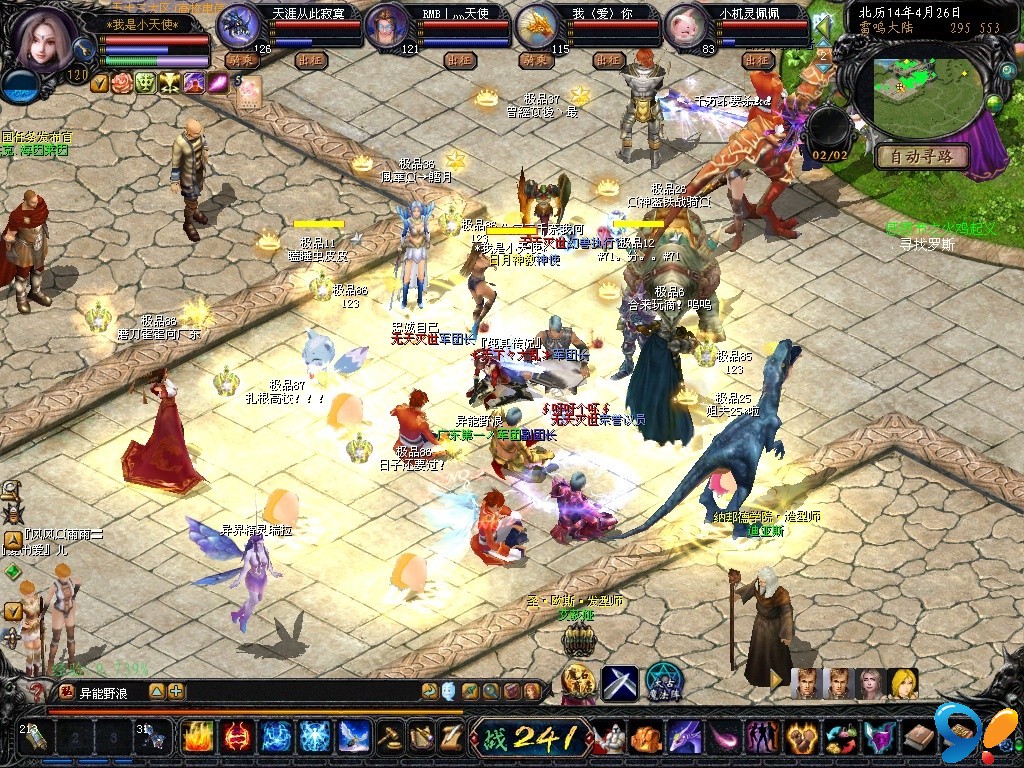Open the red question mark help button

pos(38,692)
